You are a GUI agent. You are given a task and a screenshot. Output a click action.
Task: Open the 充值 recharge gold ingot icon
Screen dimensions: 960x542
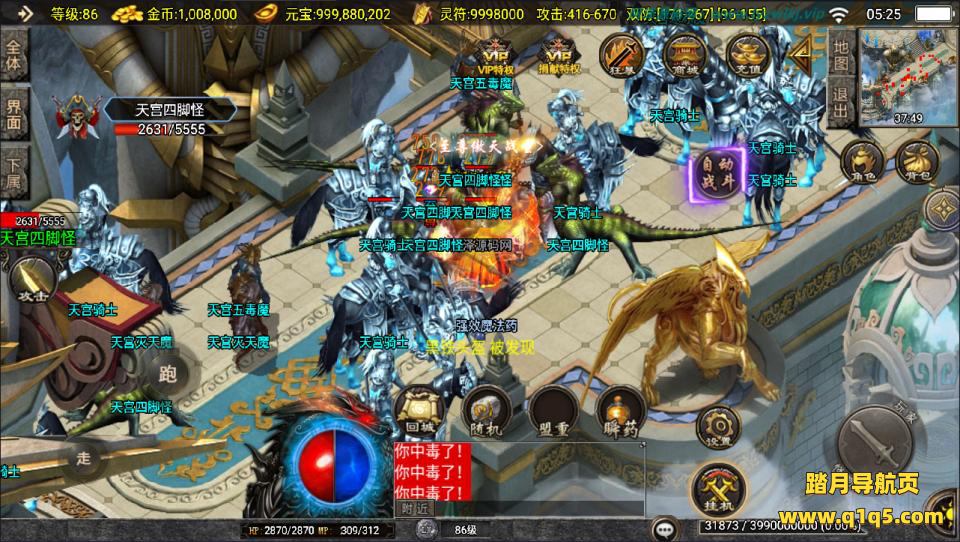[x=746, y=55]
